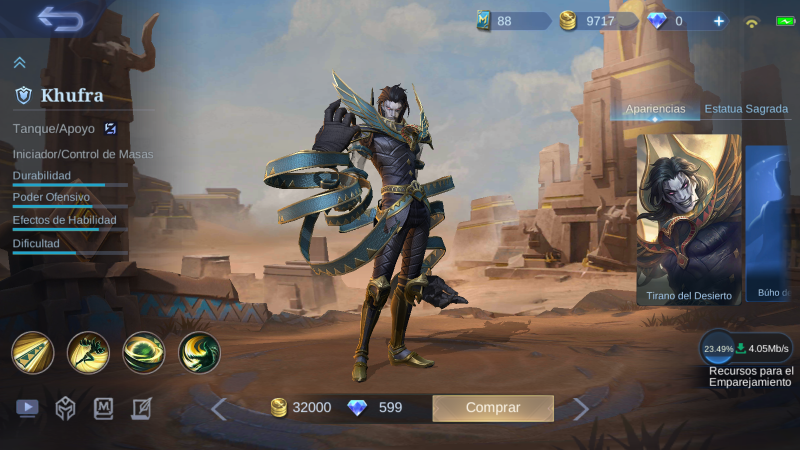The image size is (800, 450).
Task: Open the M book icon
Action: point(104,408)
